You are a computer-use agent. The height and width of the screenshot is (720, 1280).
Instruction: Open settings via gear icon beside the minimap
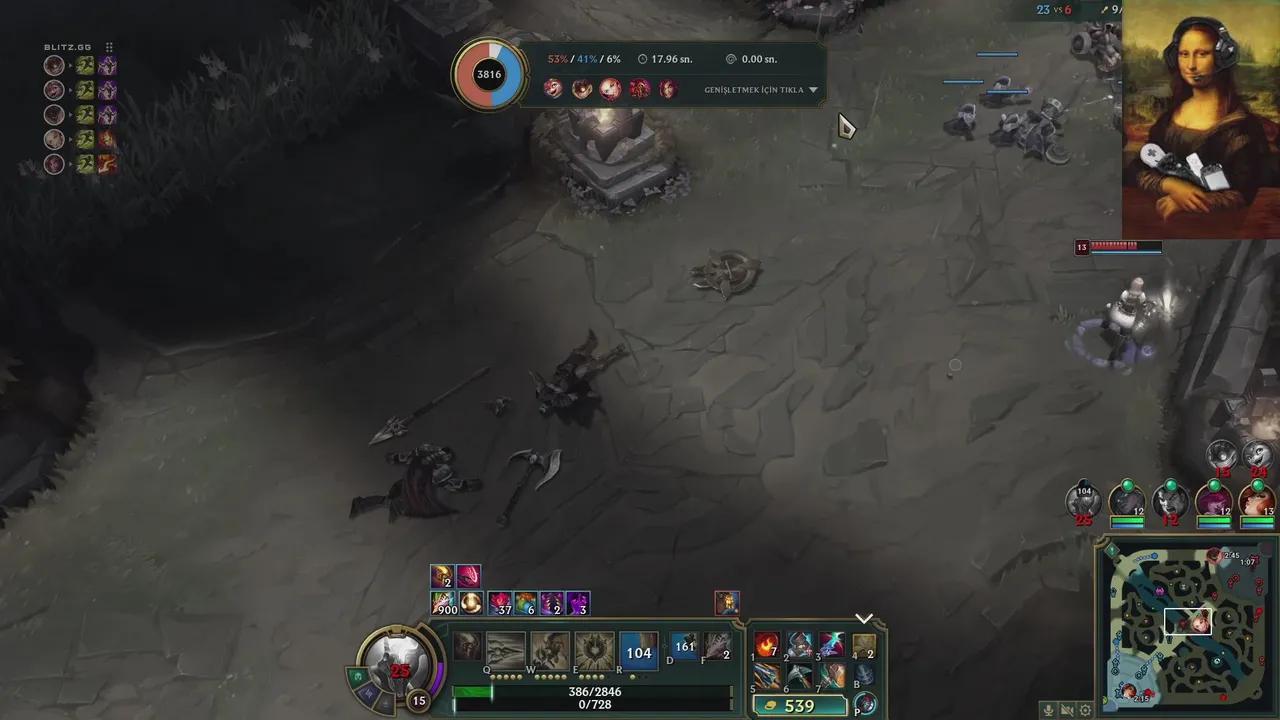coord(1085,710)
